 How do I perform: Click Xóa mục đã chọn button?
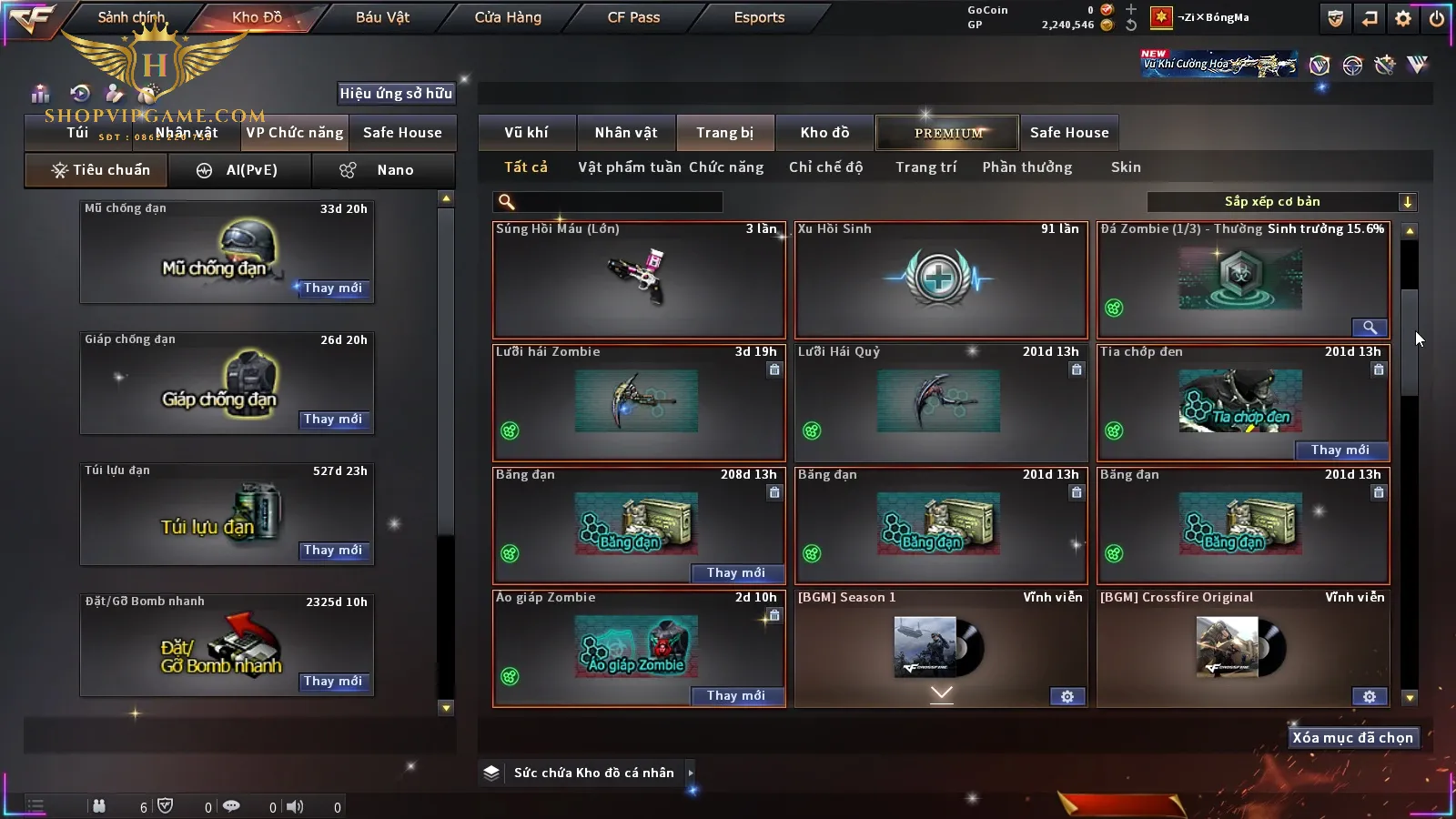point(1352,738)
